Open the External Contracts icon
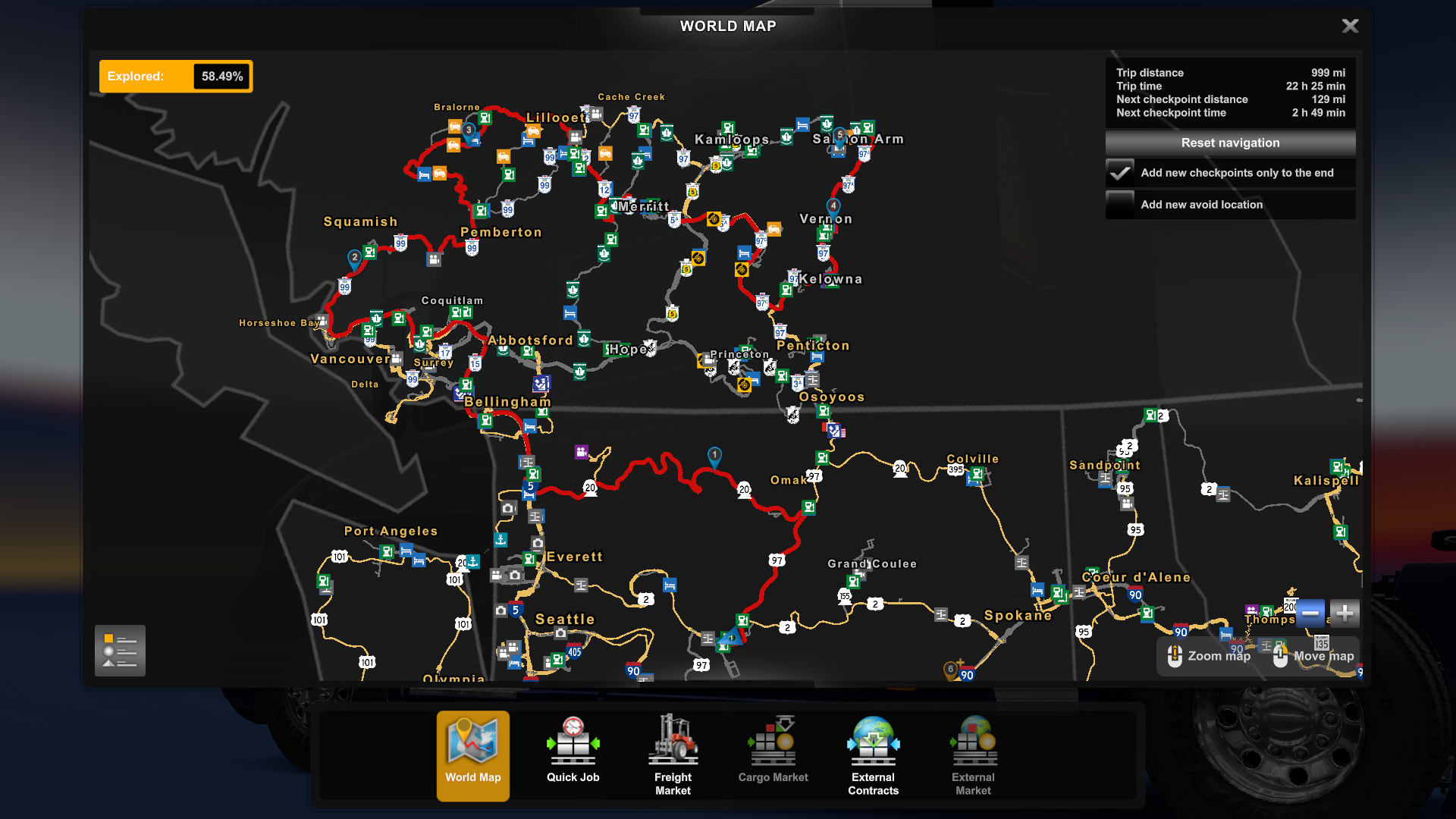Image resolution: width=1456 pixels, height=819 pixels. coord(873,747)
